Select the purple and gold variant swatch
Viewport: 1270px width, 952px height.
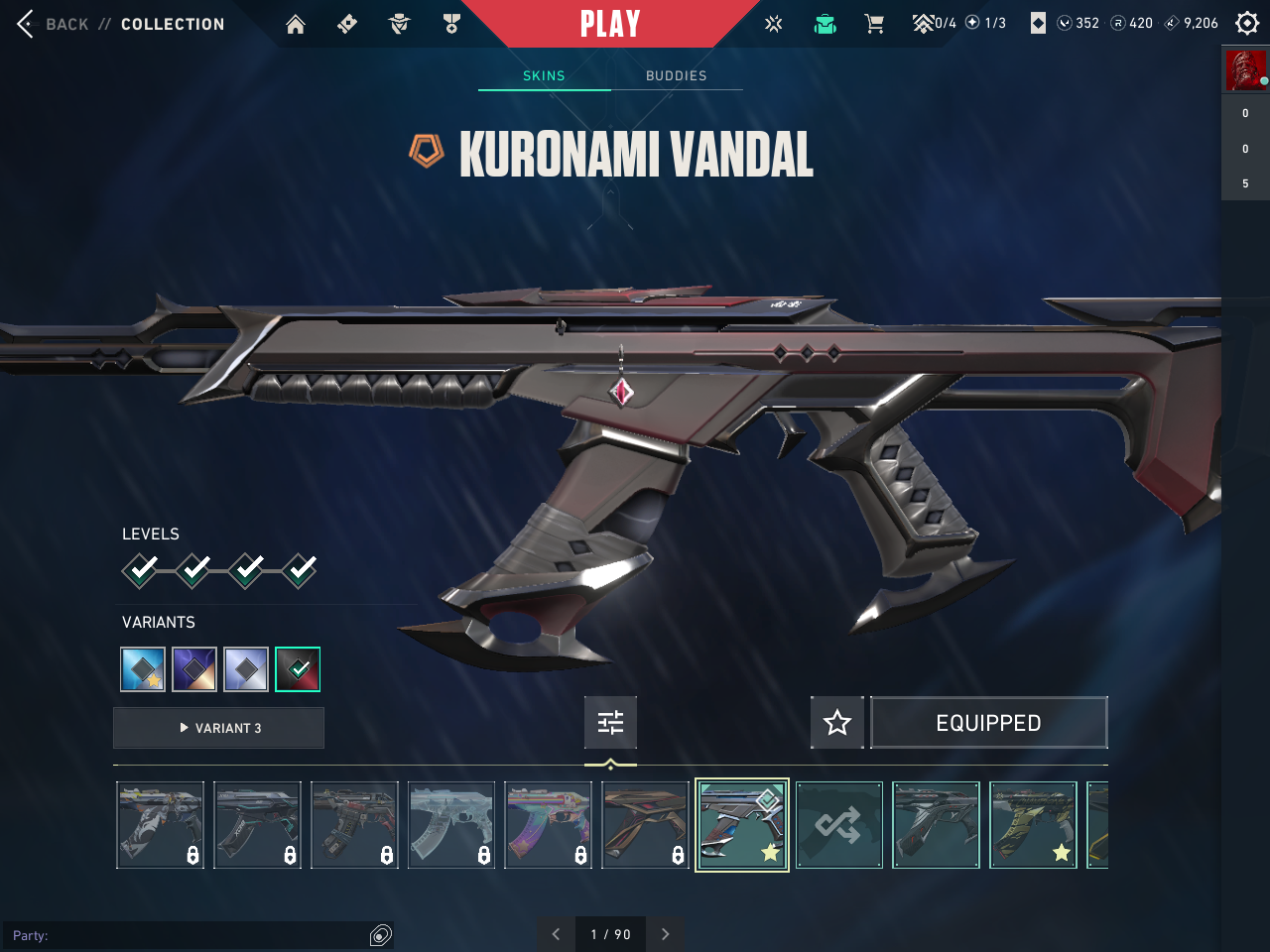pyautogui.click(x=194, y=669)
